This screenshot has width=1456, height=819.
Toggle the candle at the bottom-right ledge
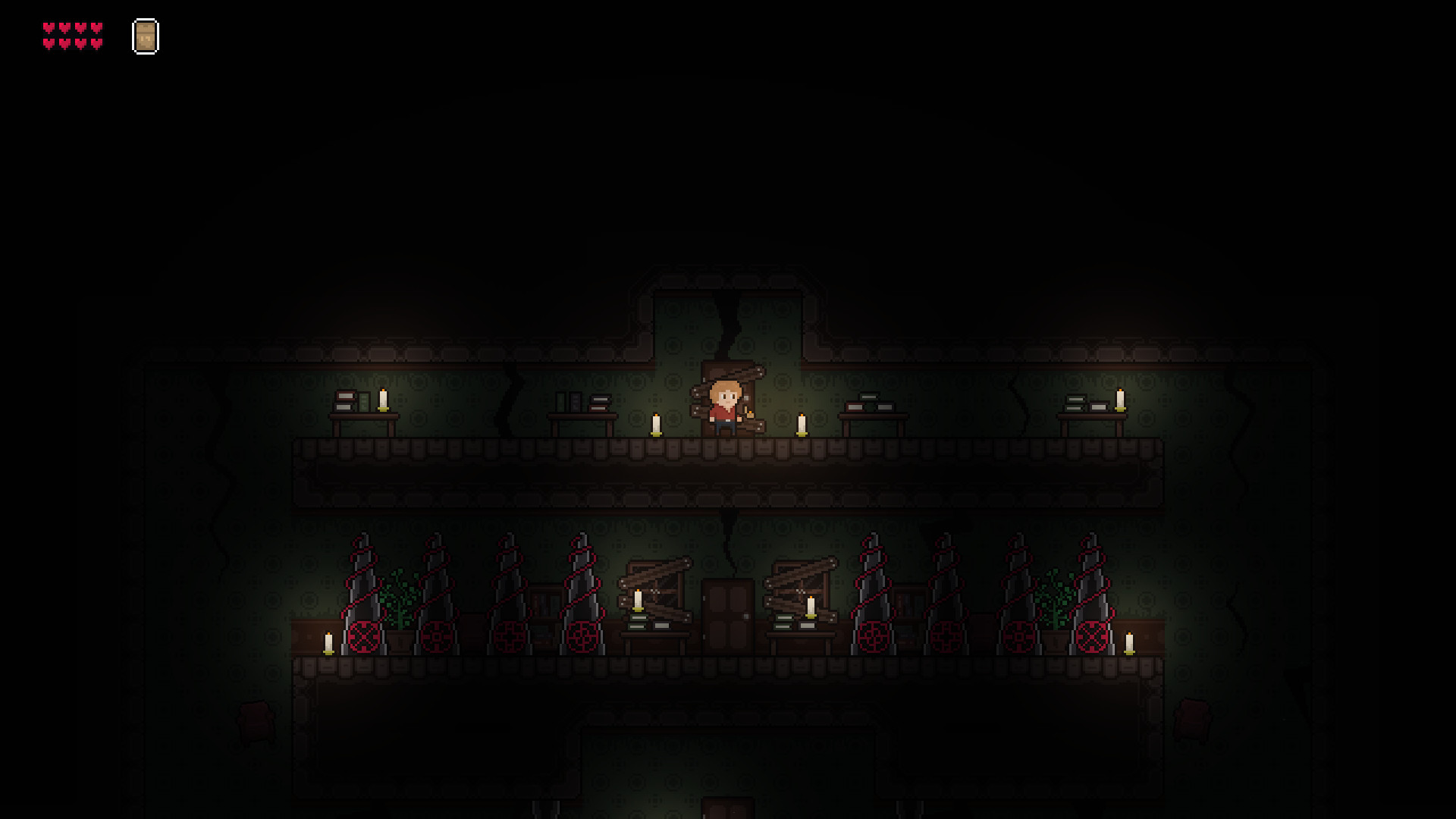pos(1129,645)
